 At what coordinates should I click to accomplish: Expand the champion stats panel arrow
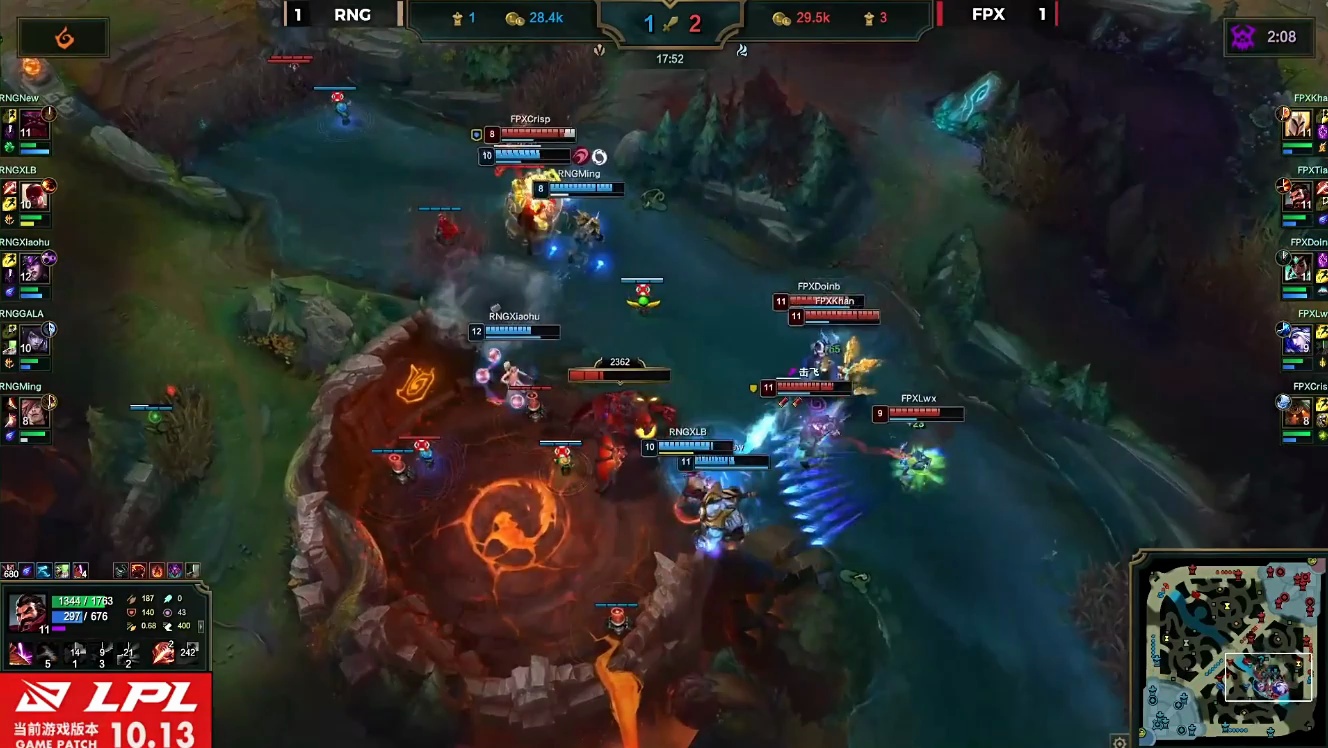[201, 626]
